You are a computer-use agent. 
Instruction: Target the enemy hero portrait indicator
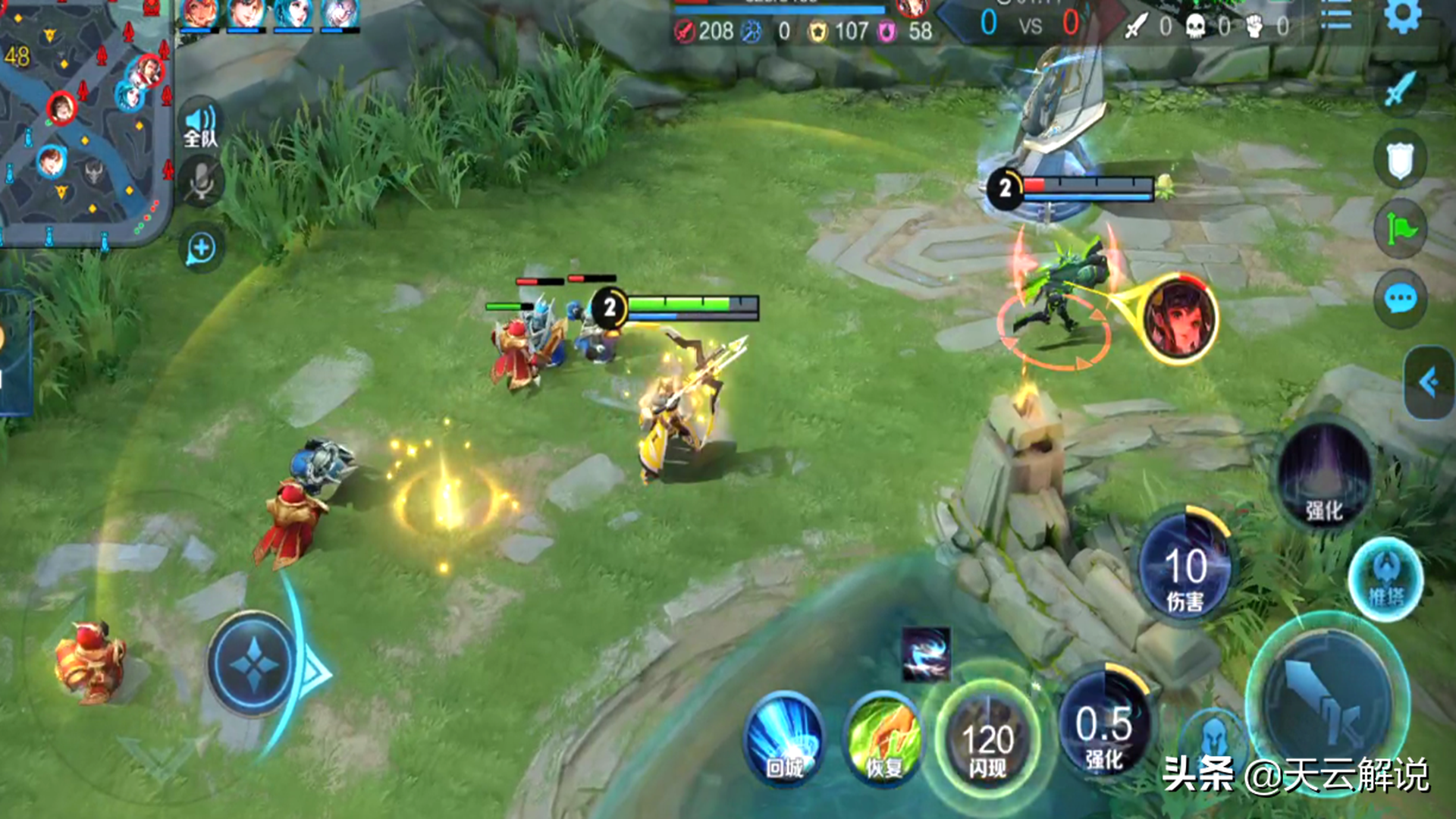(x=1178, y=317)
